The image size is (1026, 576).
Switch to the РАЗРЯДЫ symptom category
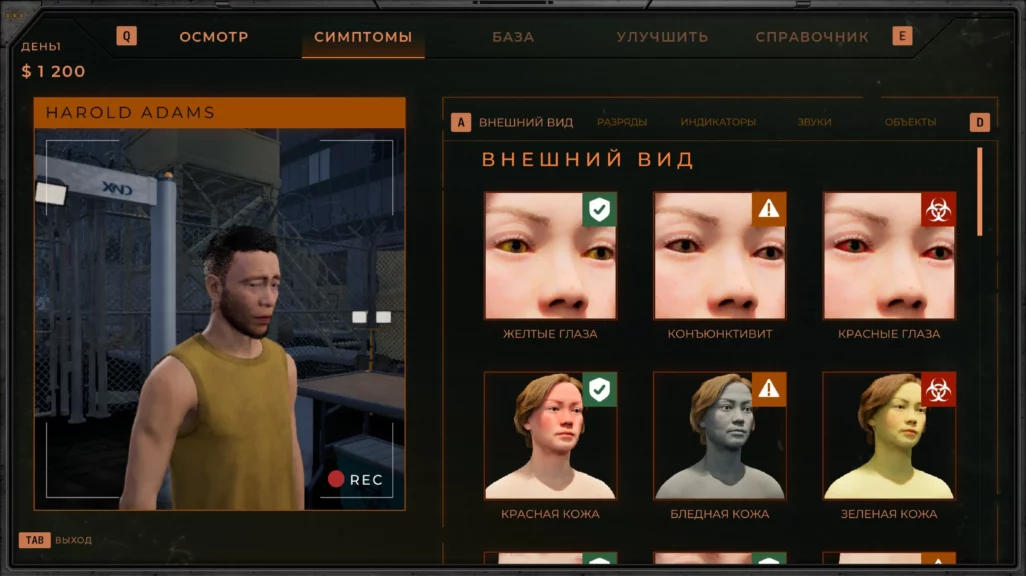[622, 122]
